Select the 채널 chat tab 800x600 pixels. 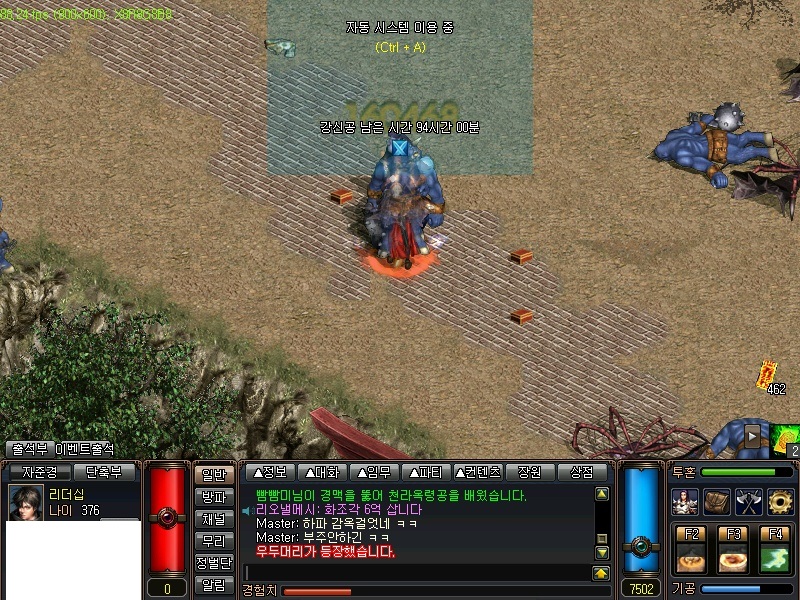click(213, 519)
